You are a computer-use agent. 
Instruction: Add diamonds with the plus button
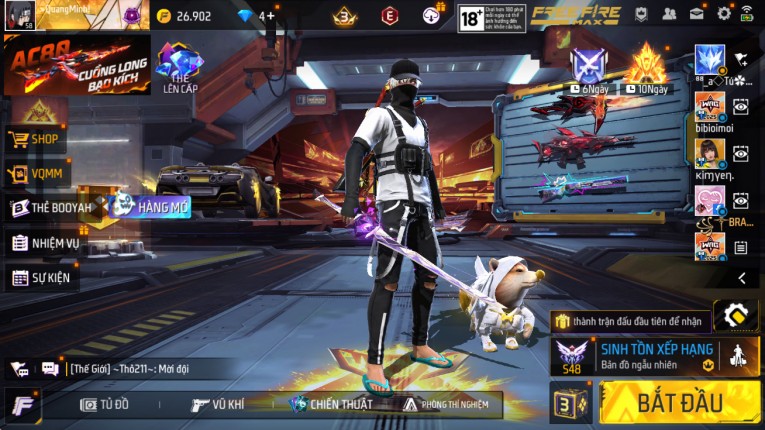tap(269, 16)
